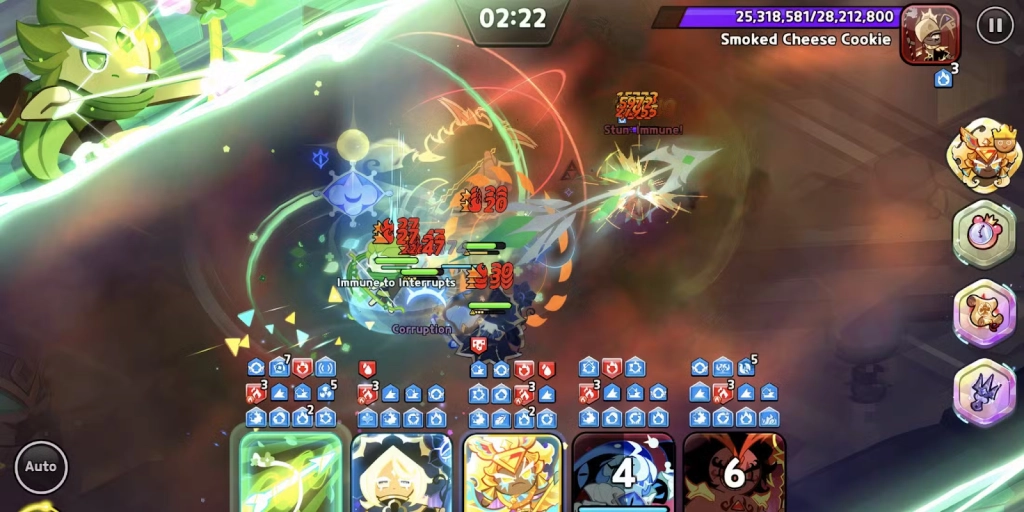Tap the Smoked Cheese Cookie boss portrait
This screenshot has height=512, width=1024.
click(x=930, y=34)
